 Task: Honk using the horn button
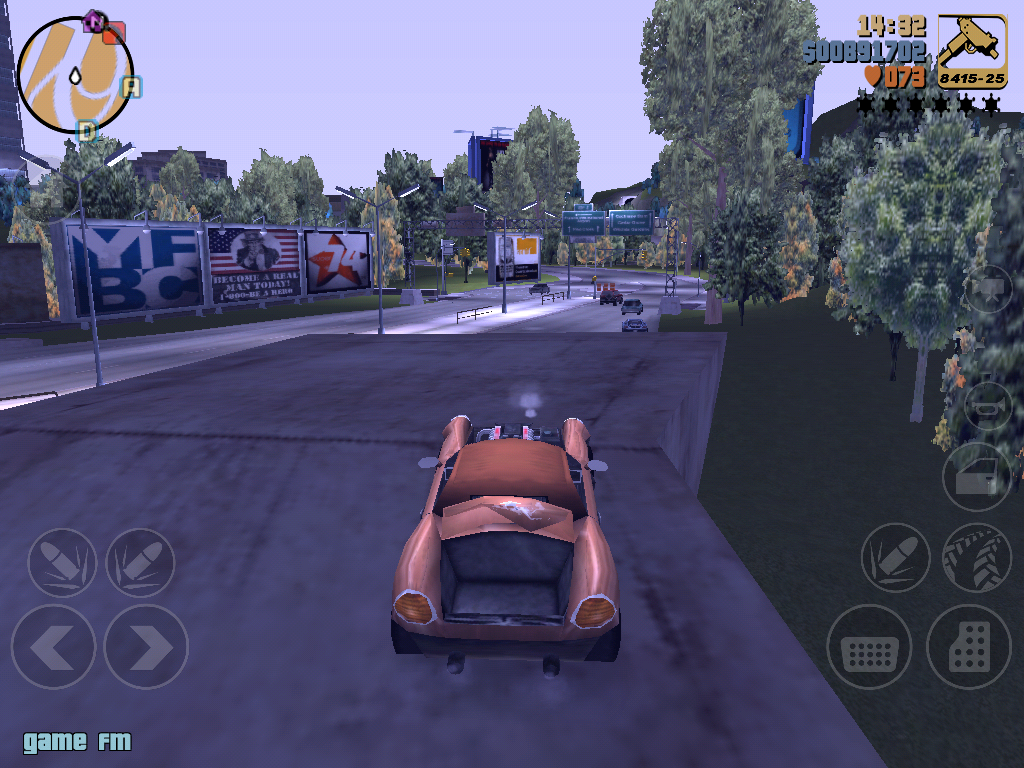pyautogui.click(x=988, y=406)
